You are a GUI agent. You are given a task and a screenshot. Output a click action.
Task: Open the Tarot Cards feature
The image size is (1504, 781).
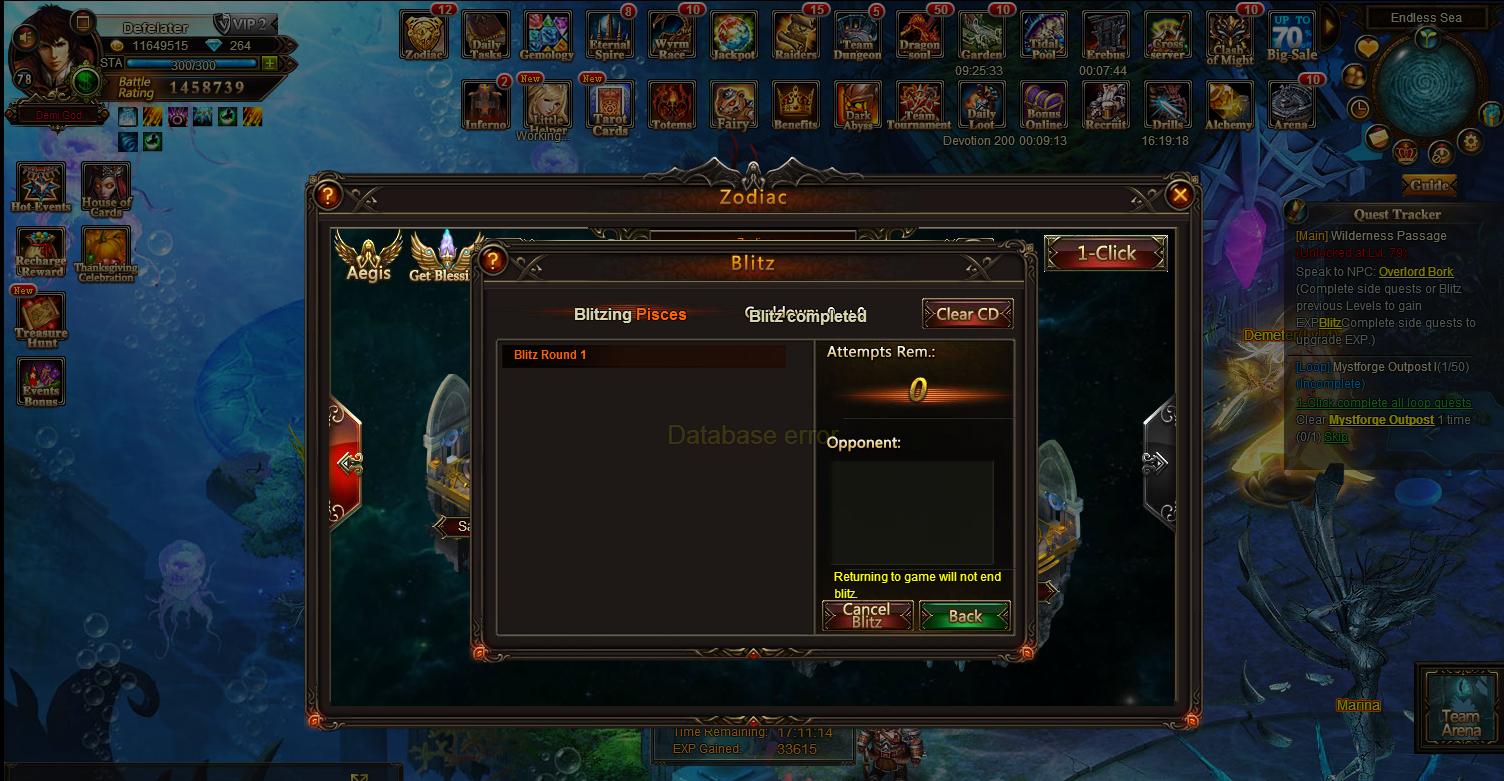[609, 107]
